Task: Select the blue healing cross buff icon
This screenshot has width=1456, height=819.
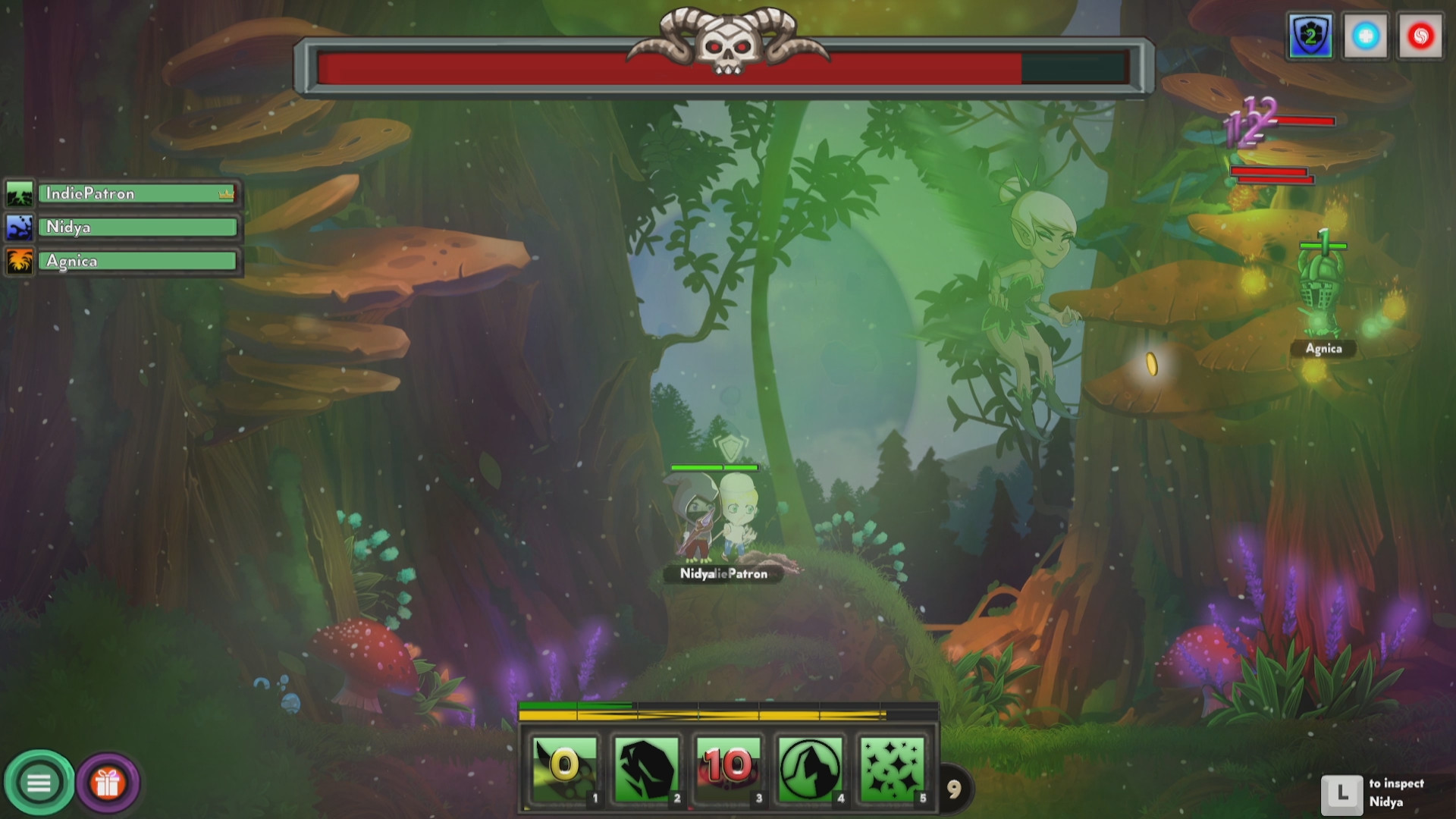Action: point(1365,36)
